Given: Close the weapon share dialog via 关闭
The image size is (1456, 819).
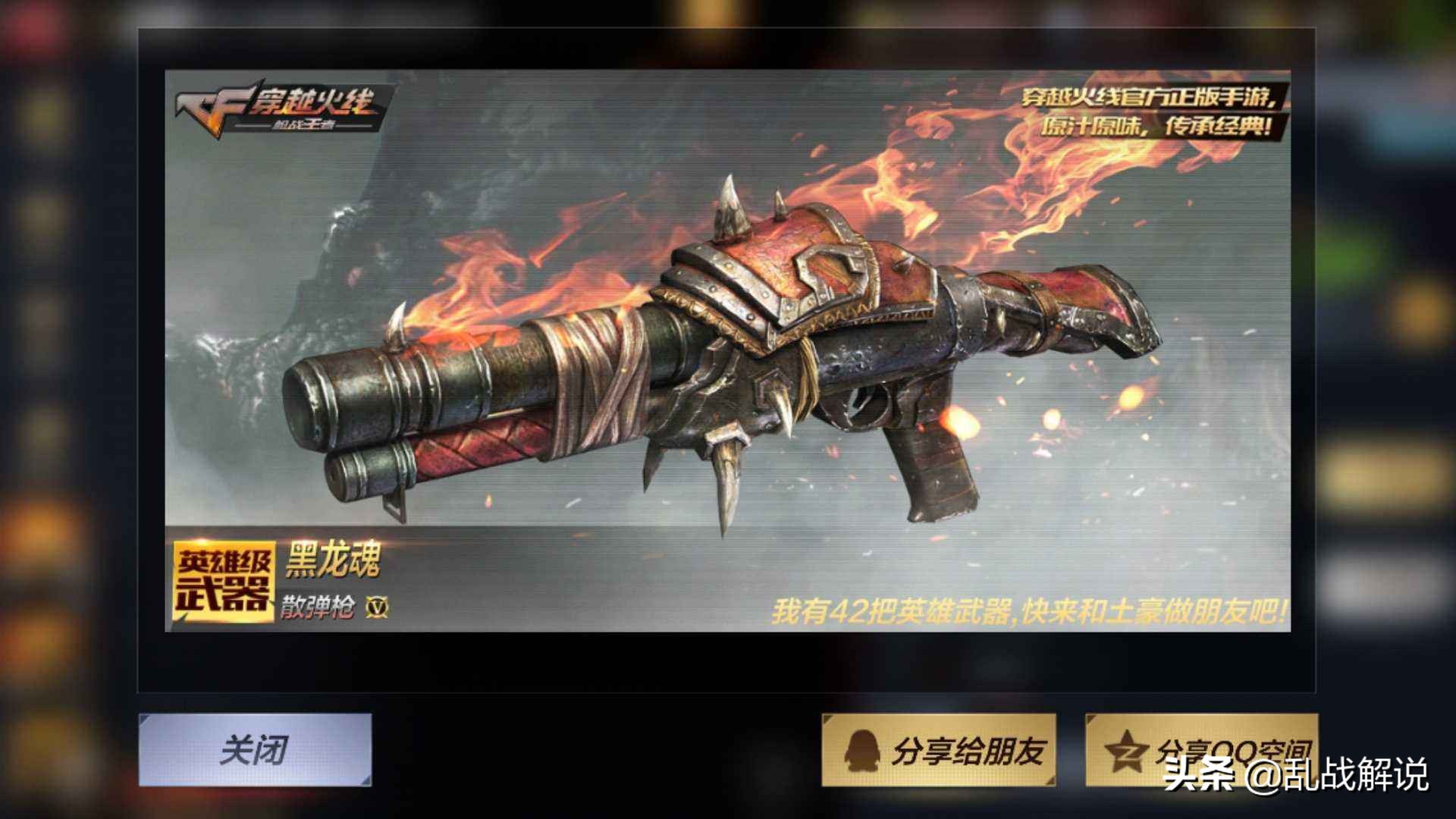Looking at the screenshot, I should (255, 749).
